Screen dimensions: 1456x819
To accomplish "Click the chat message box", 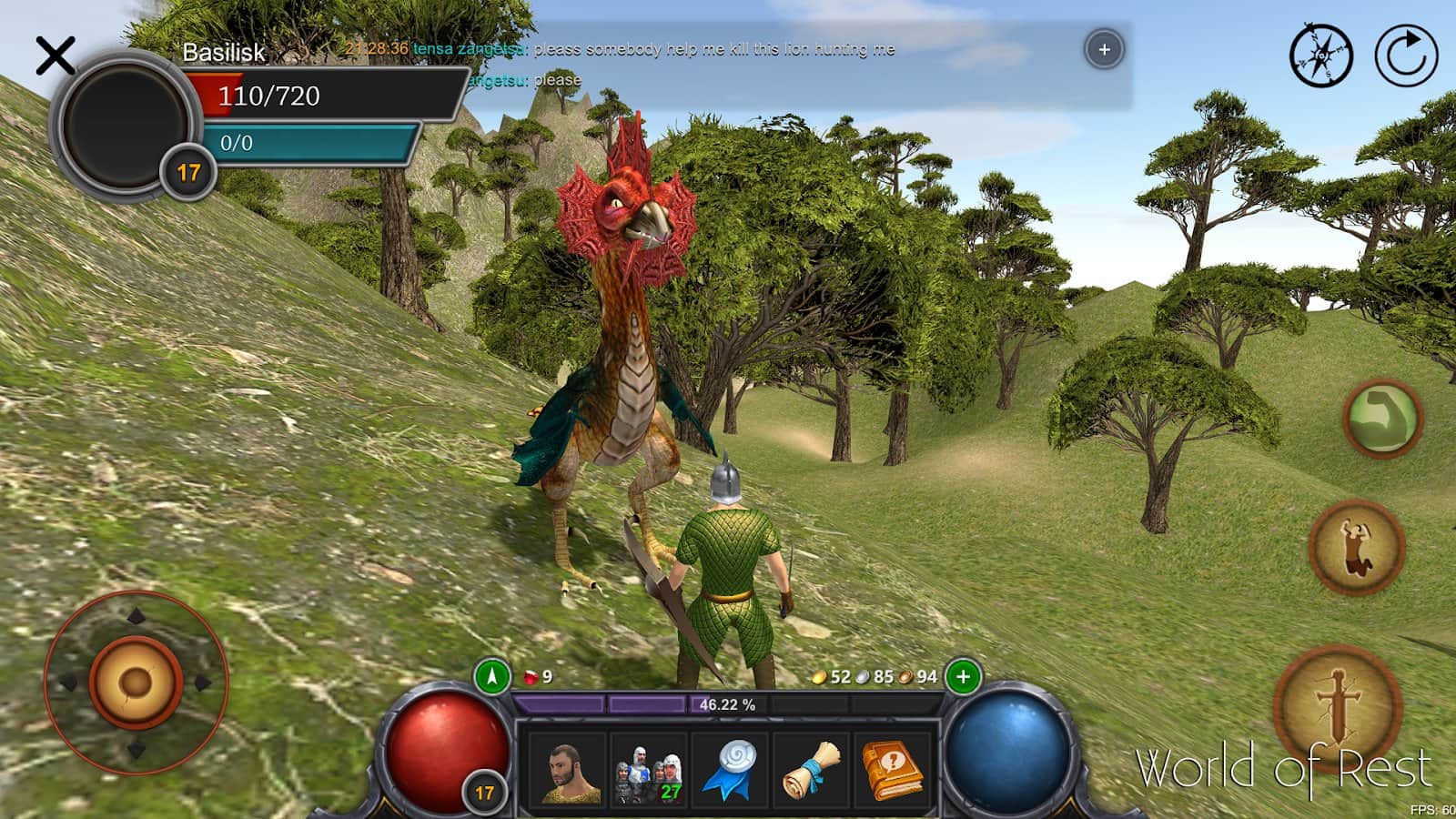I will pyautogui.click(x=728, y=64).
